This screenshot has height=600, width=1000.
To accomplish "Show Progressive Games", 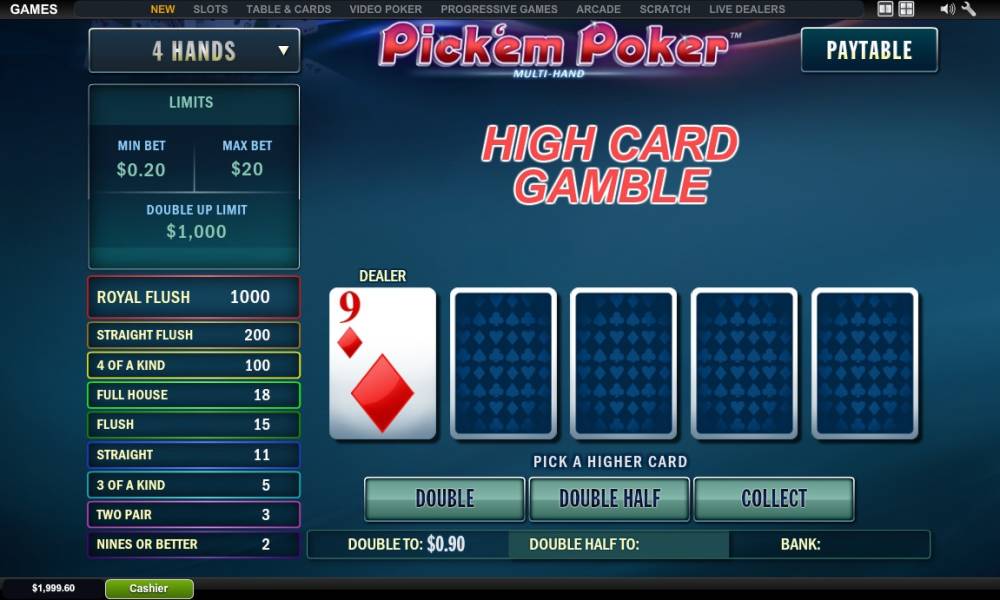I will click(499, 9).
